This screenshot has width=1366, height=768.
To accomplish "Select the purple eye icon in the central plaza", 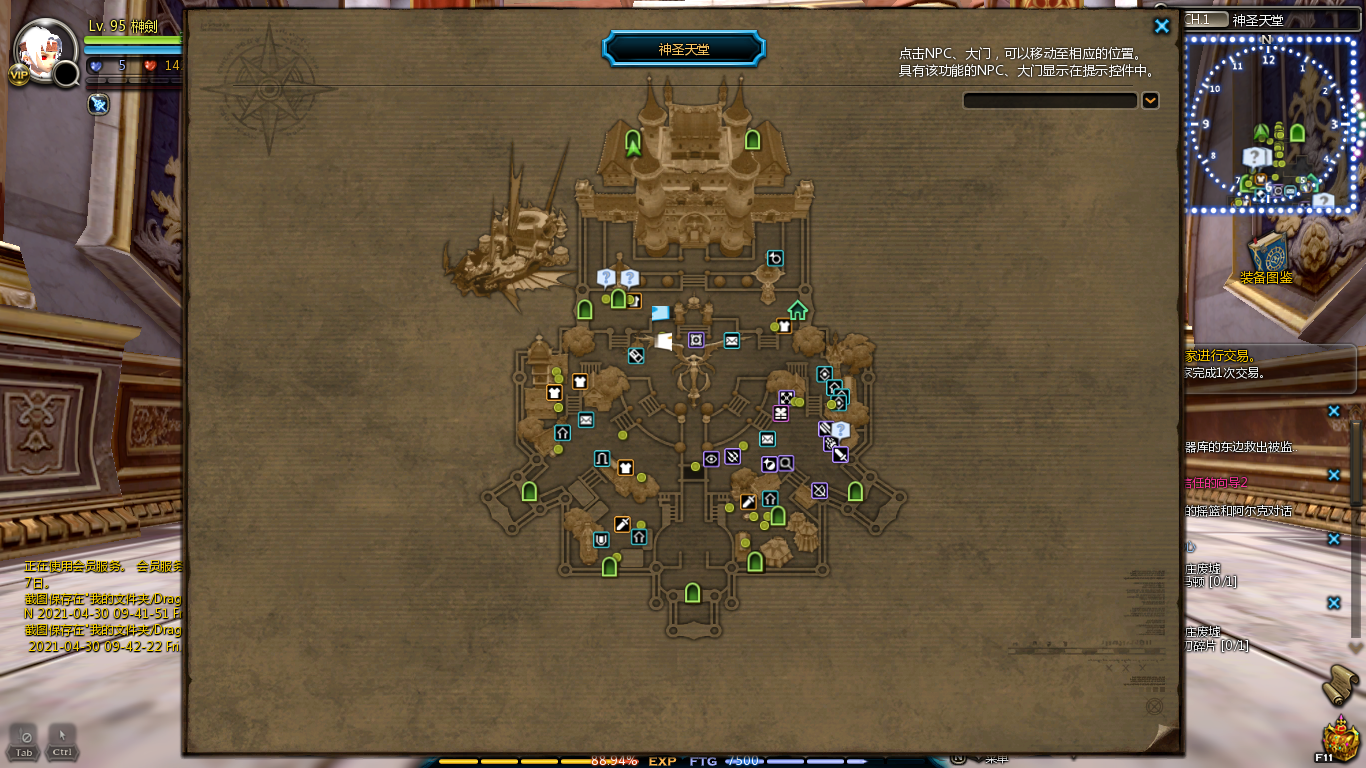I will point(711,459).
